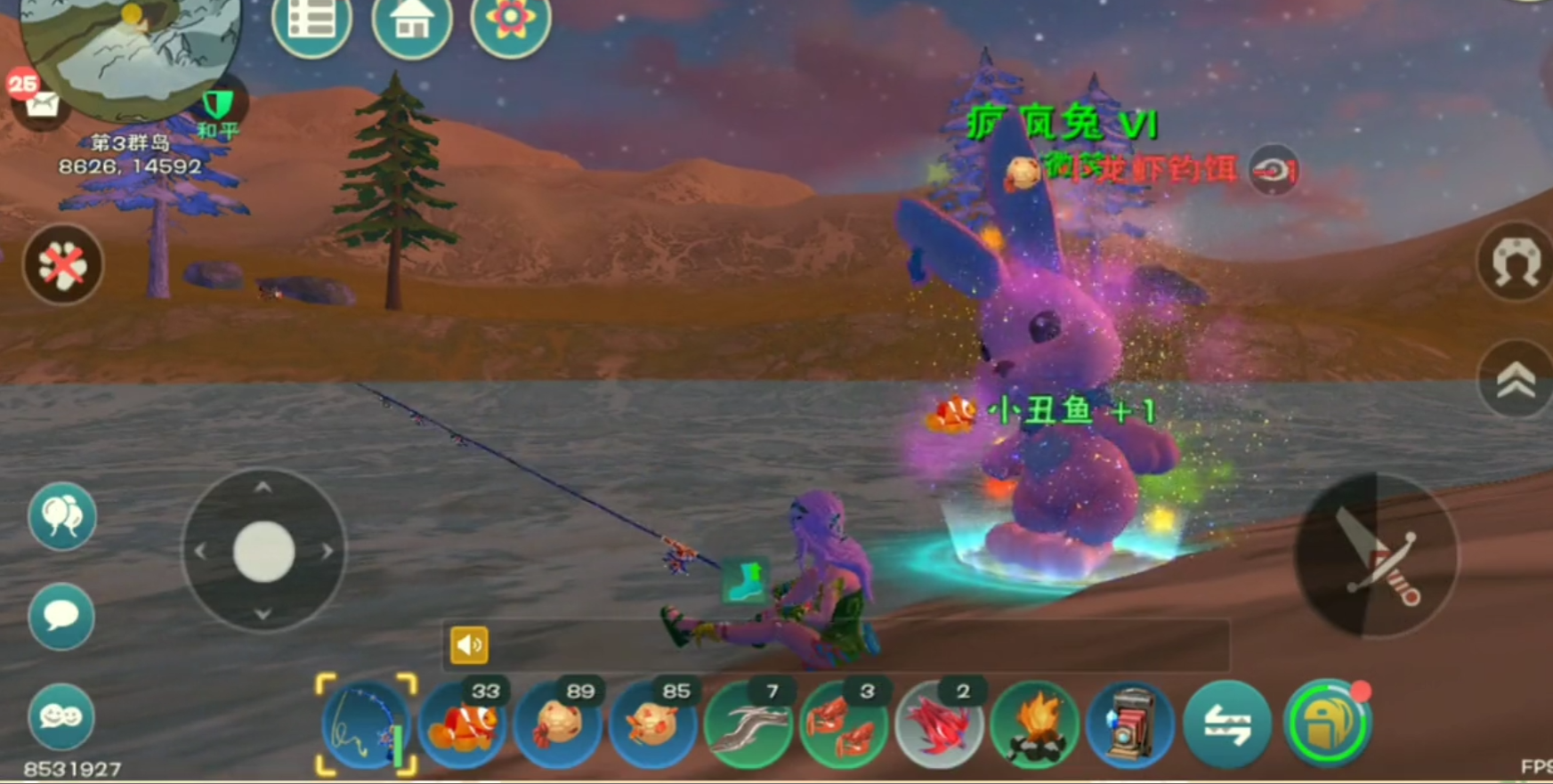Tap the sword attack button
1553x784 pixels.
tap(1377, 556)
